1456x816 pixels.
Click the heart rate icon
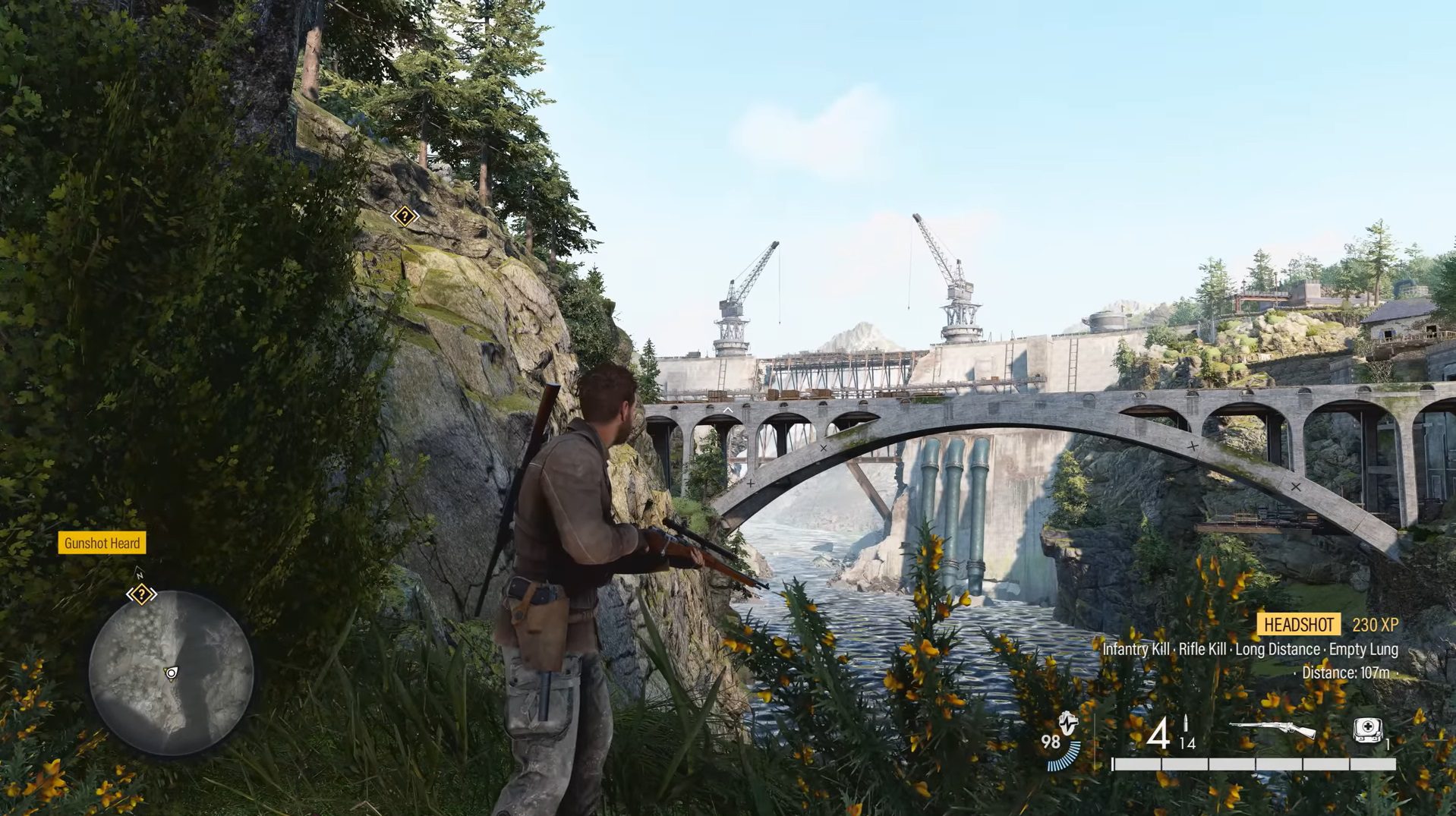[x=1068, y=724]
